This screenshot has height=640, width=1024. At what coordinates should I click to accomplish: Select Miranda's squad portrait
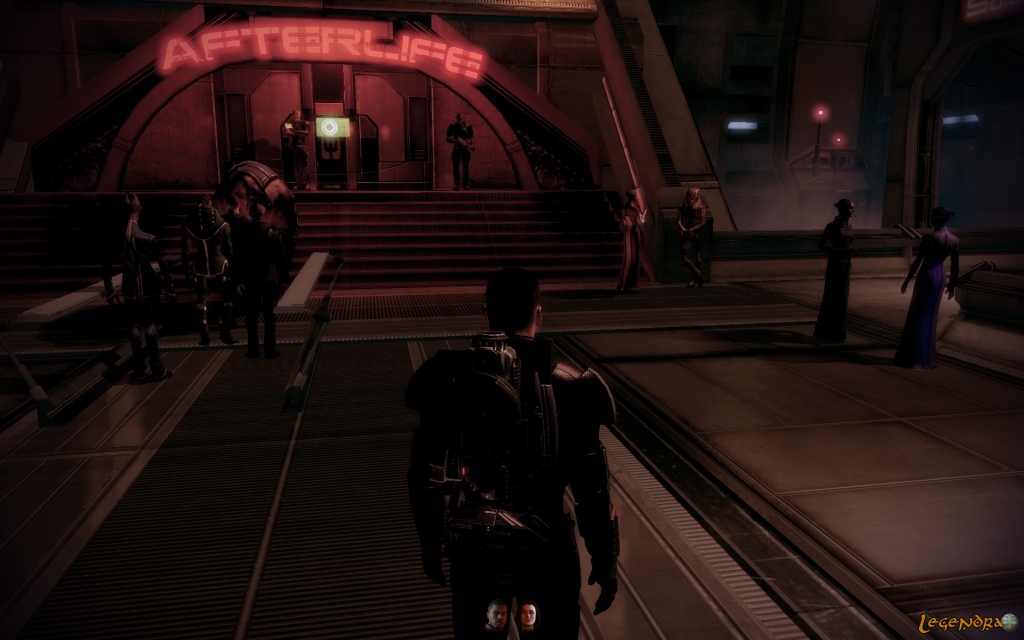[x=526, y=615]
